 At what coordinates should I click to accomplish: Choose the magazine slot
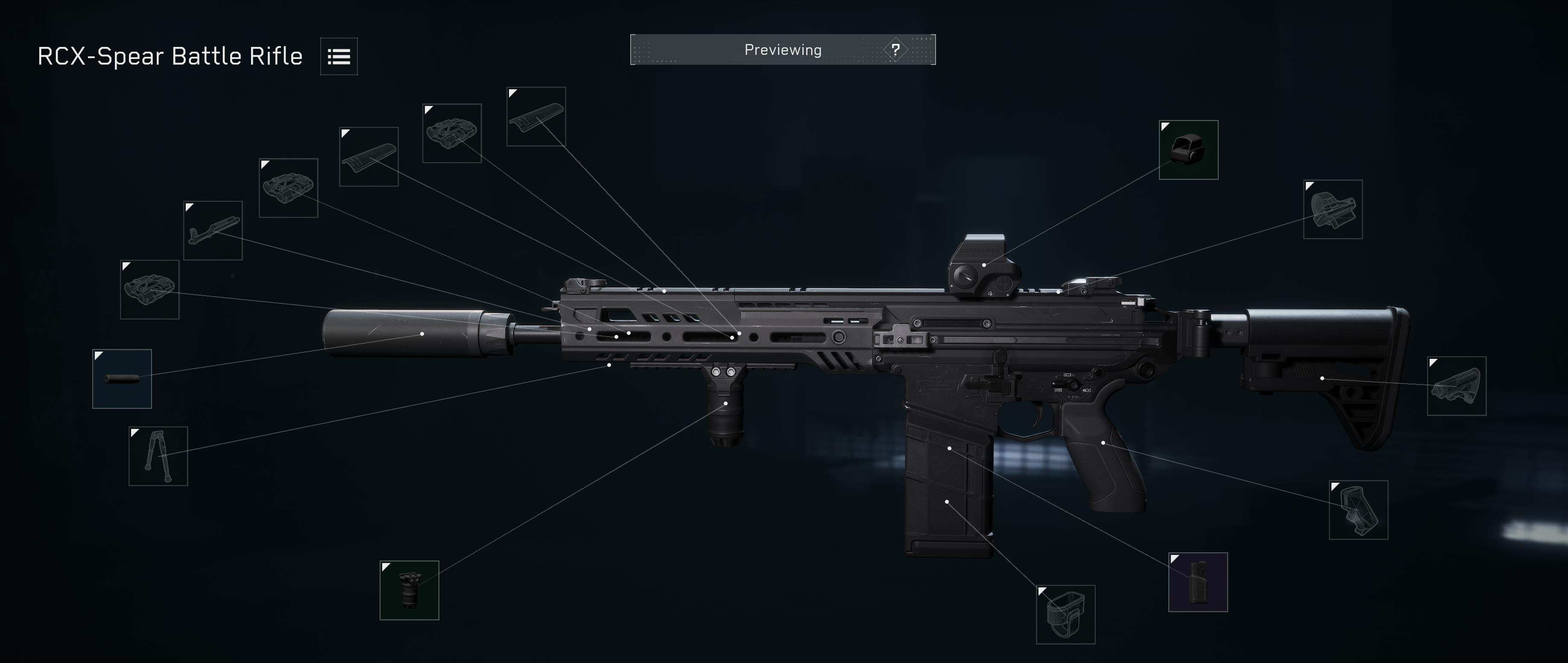click(1197, 582)
